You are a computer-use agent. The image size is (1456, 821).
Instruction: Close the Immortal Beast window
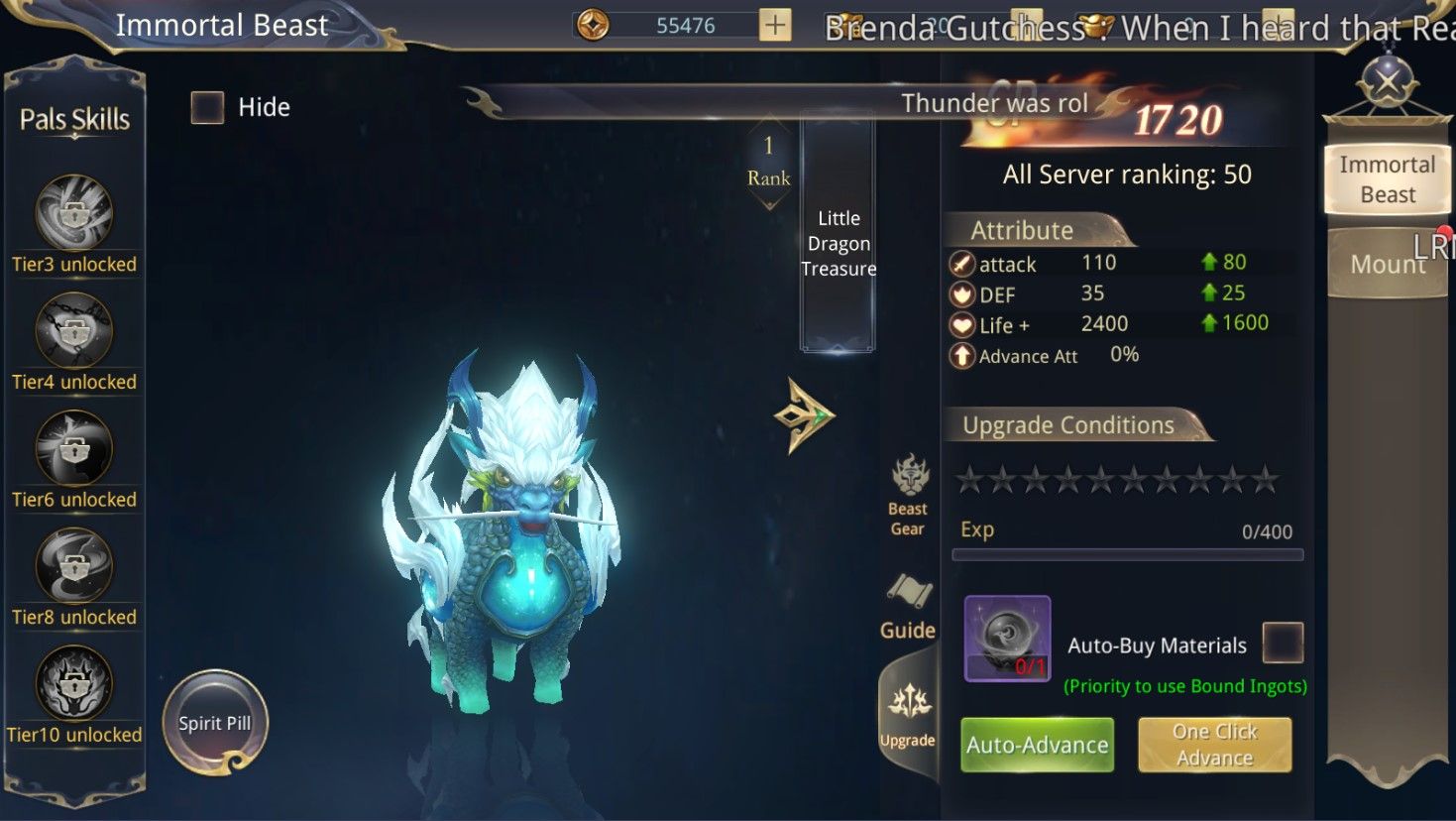coord(1388,82)
